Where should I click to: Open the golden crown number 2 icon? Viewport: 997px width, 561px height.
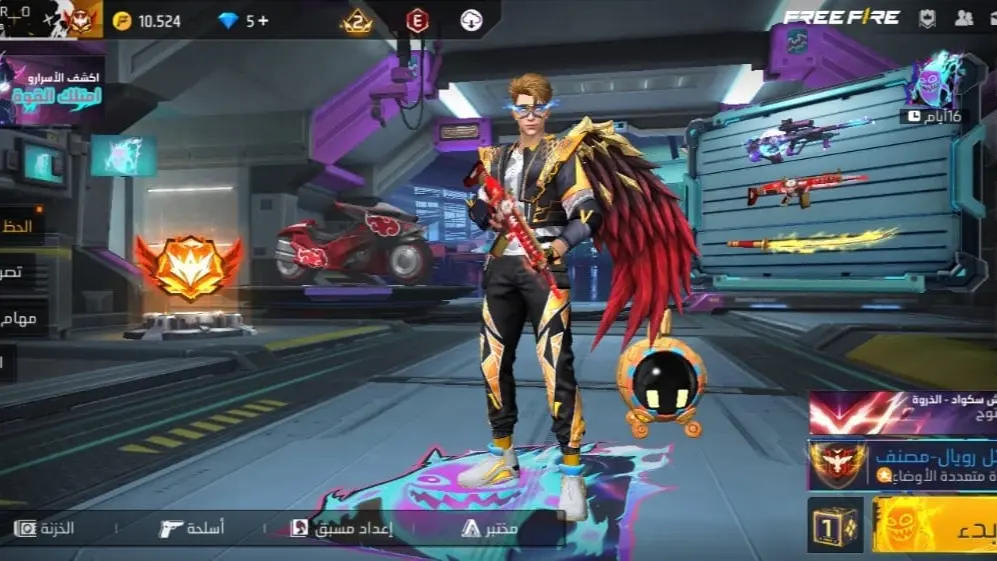click(x=357, y=21)
